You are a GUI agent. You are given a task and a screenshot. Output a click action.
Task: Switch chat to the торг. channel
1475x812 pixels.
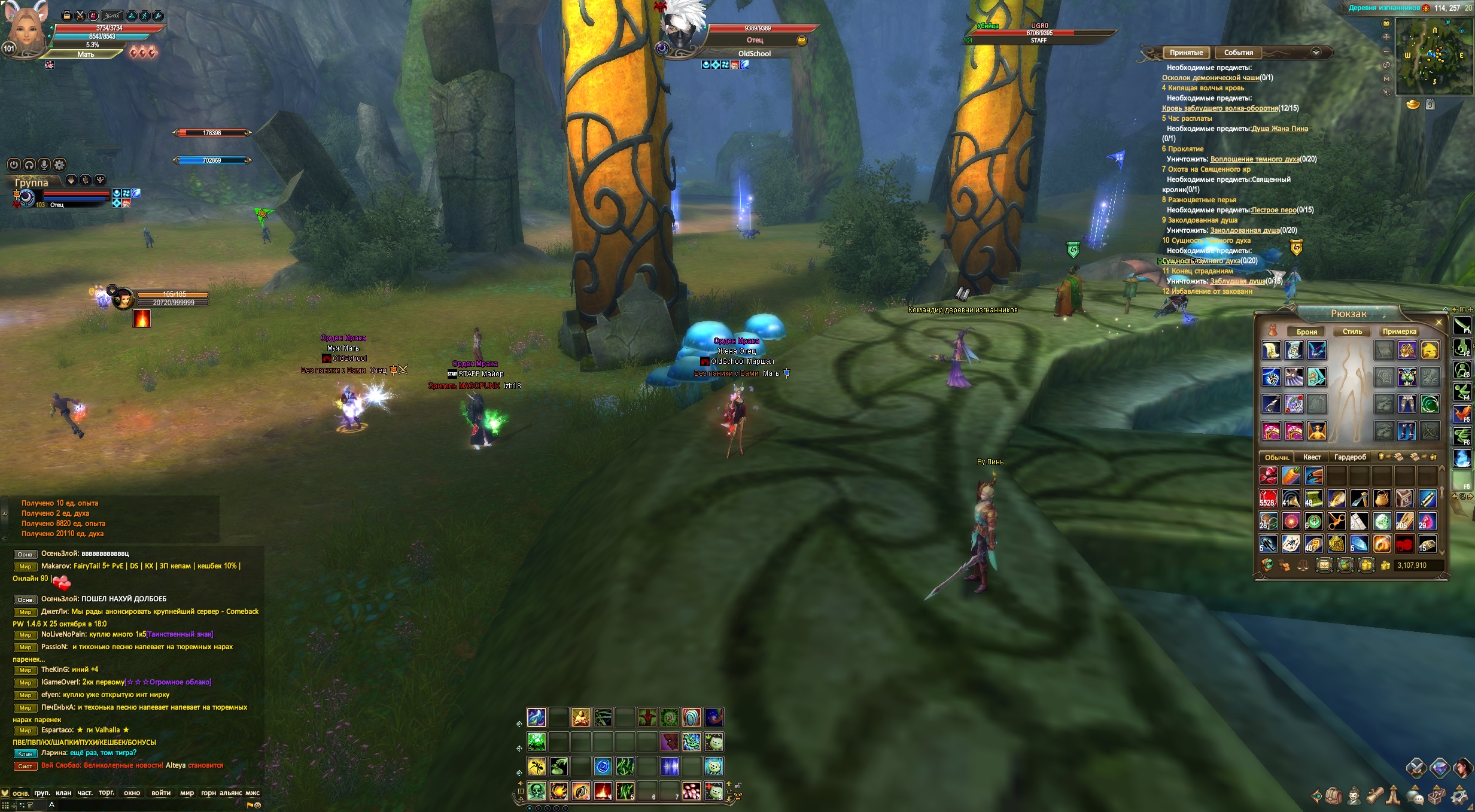[107, 793]
